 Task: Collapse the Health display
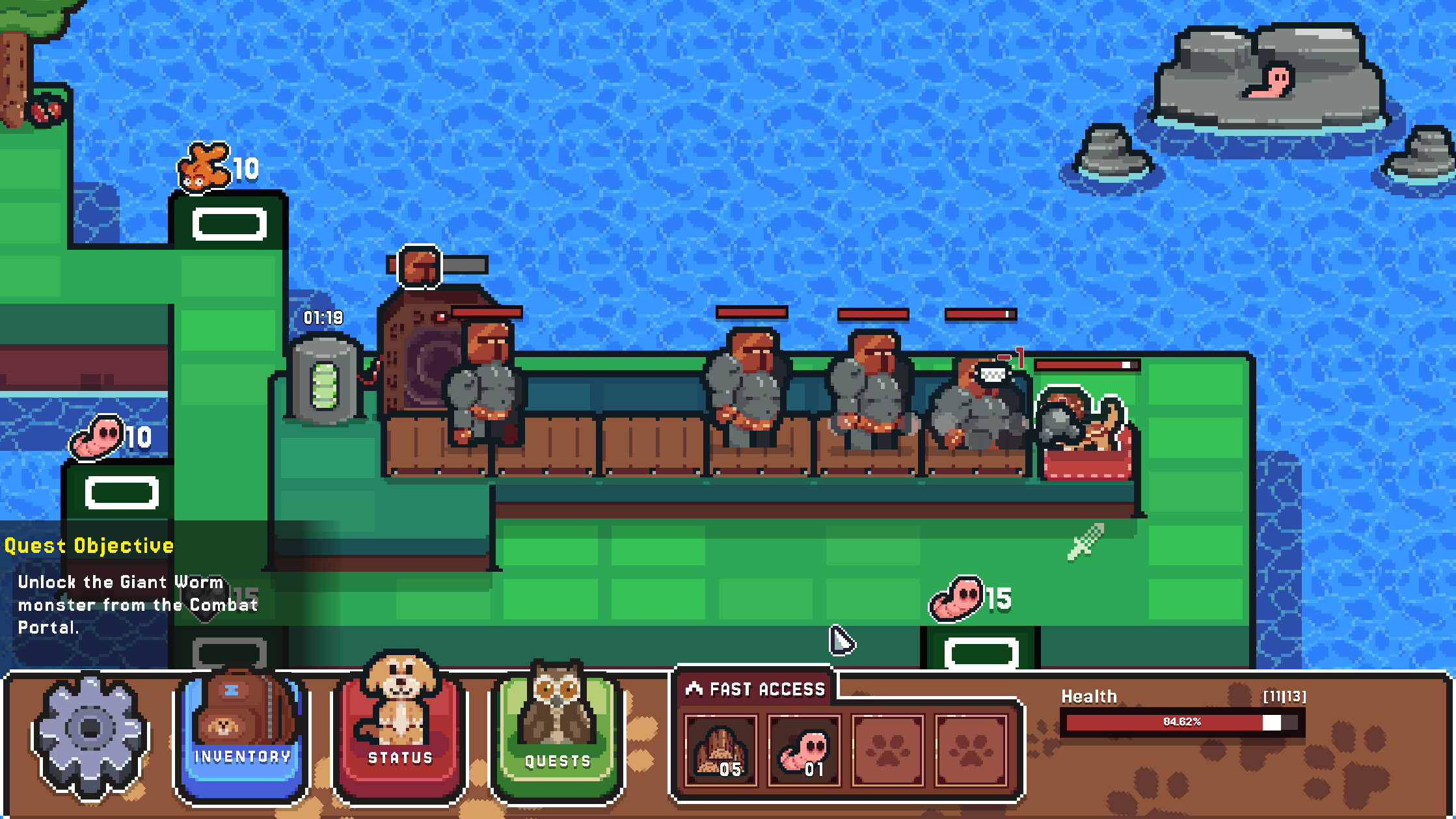pyautogui.click(x=1088, y=696)
